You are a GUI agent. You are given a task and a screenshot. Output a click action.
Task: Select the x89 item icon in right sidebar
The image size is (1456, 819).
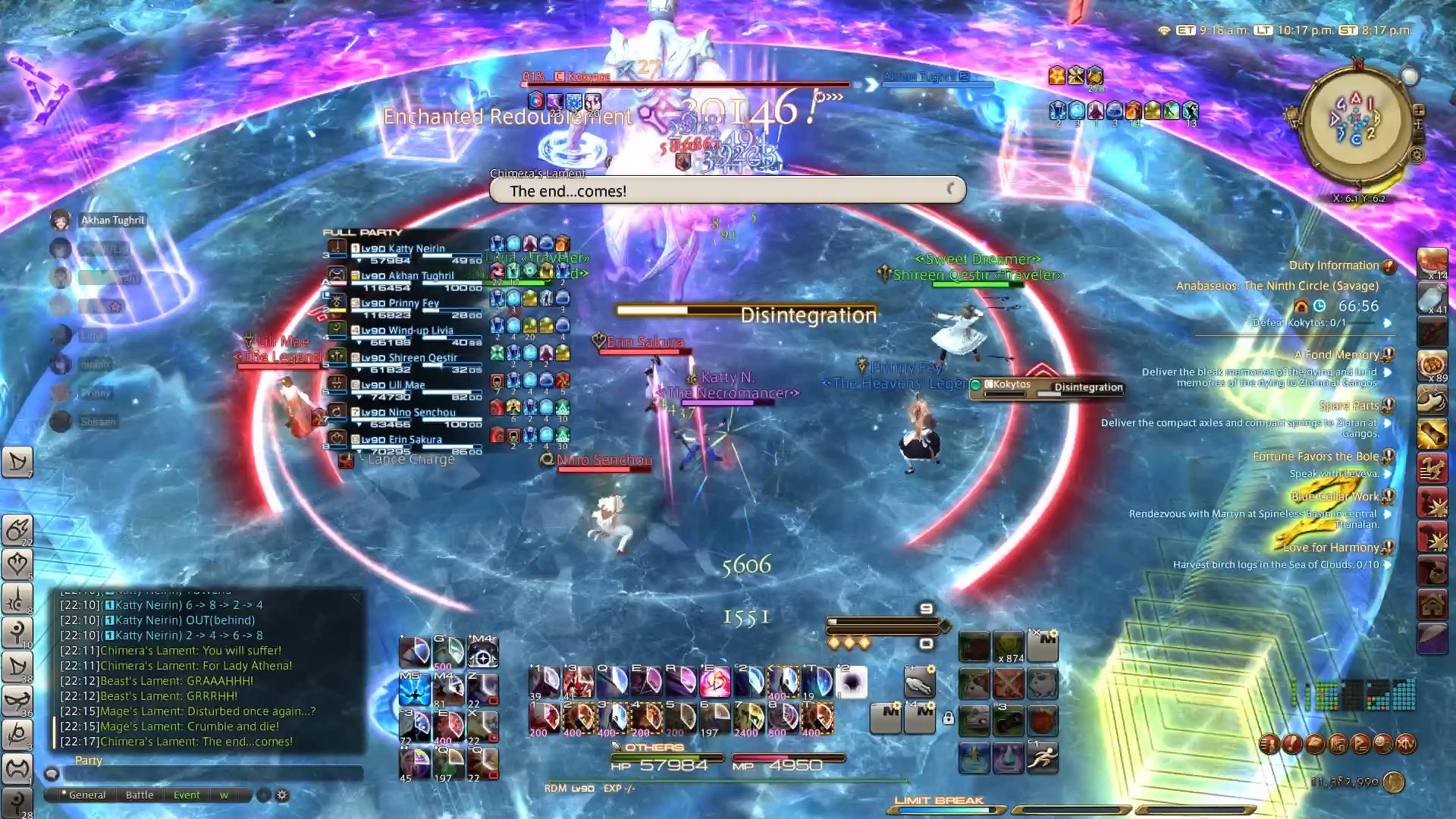pyautogui.click(x=1432, y=364)
